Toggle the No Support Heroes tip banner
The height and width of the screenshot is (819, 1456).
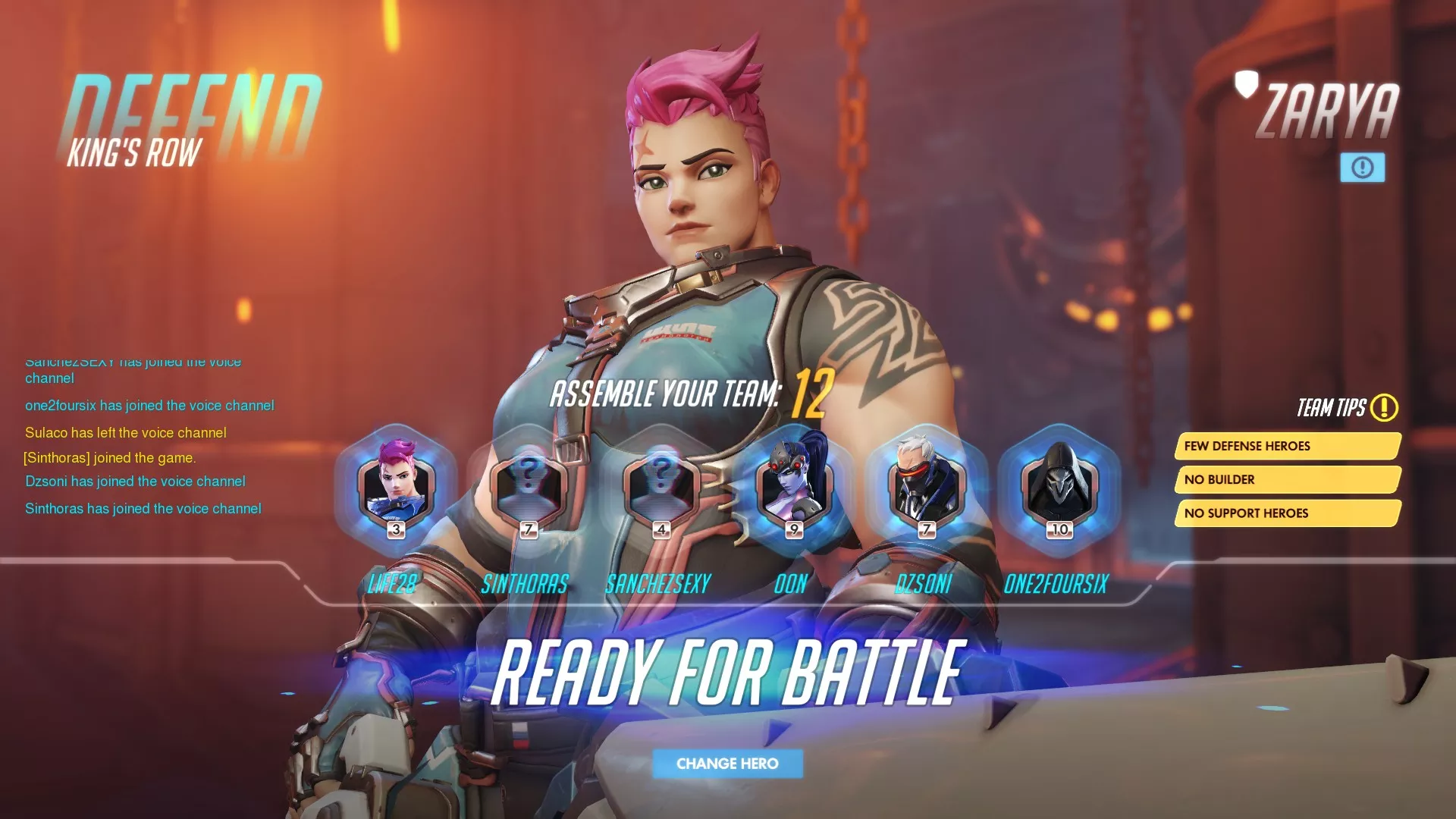pyautogui.click(x=1287, y=513)
